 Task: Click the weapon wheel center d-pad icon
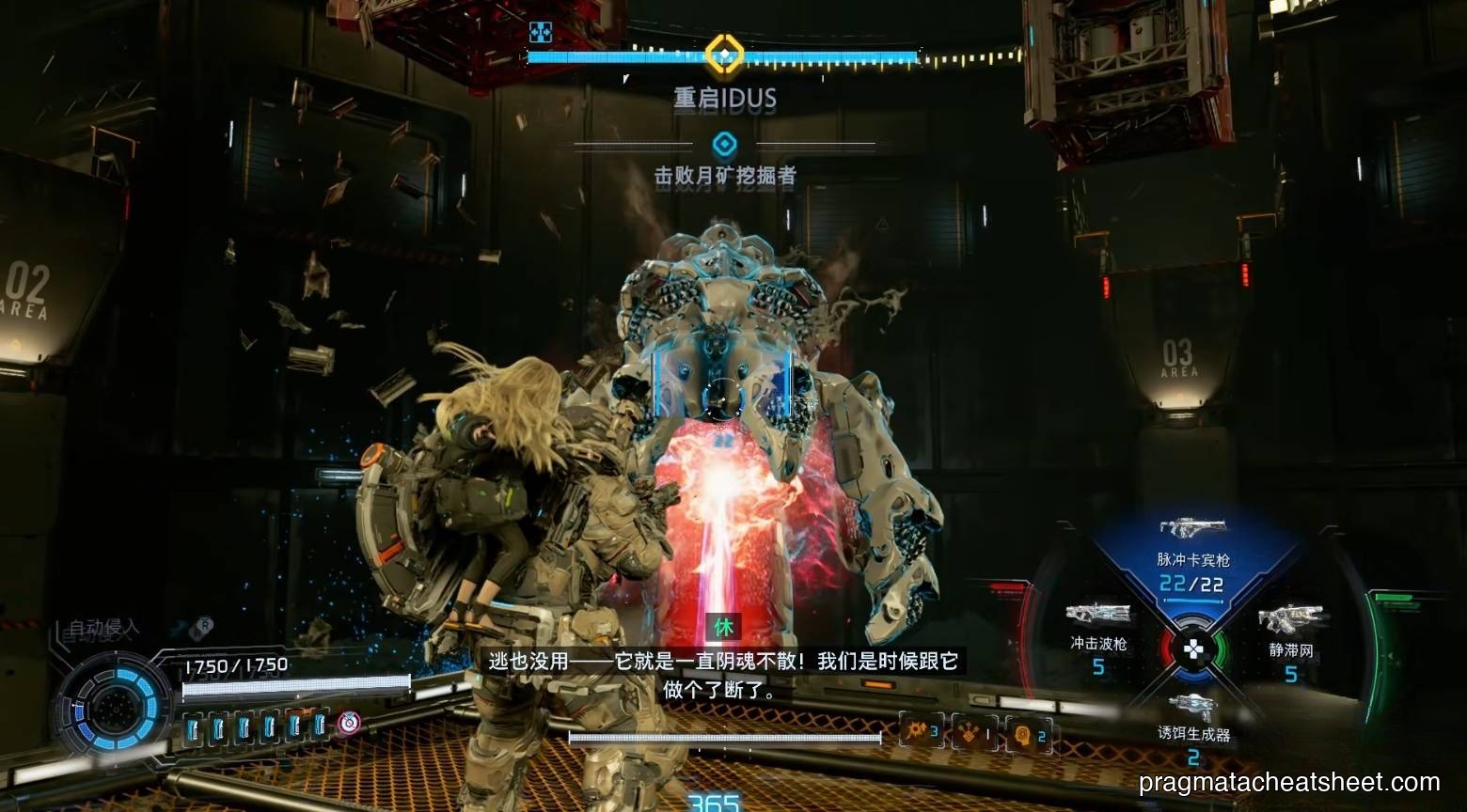pyautogui.click(x=1192, y=648)
